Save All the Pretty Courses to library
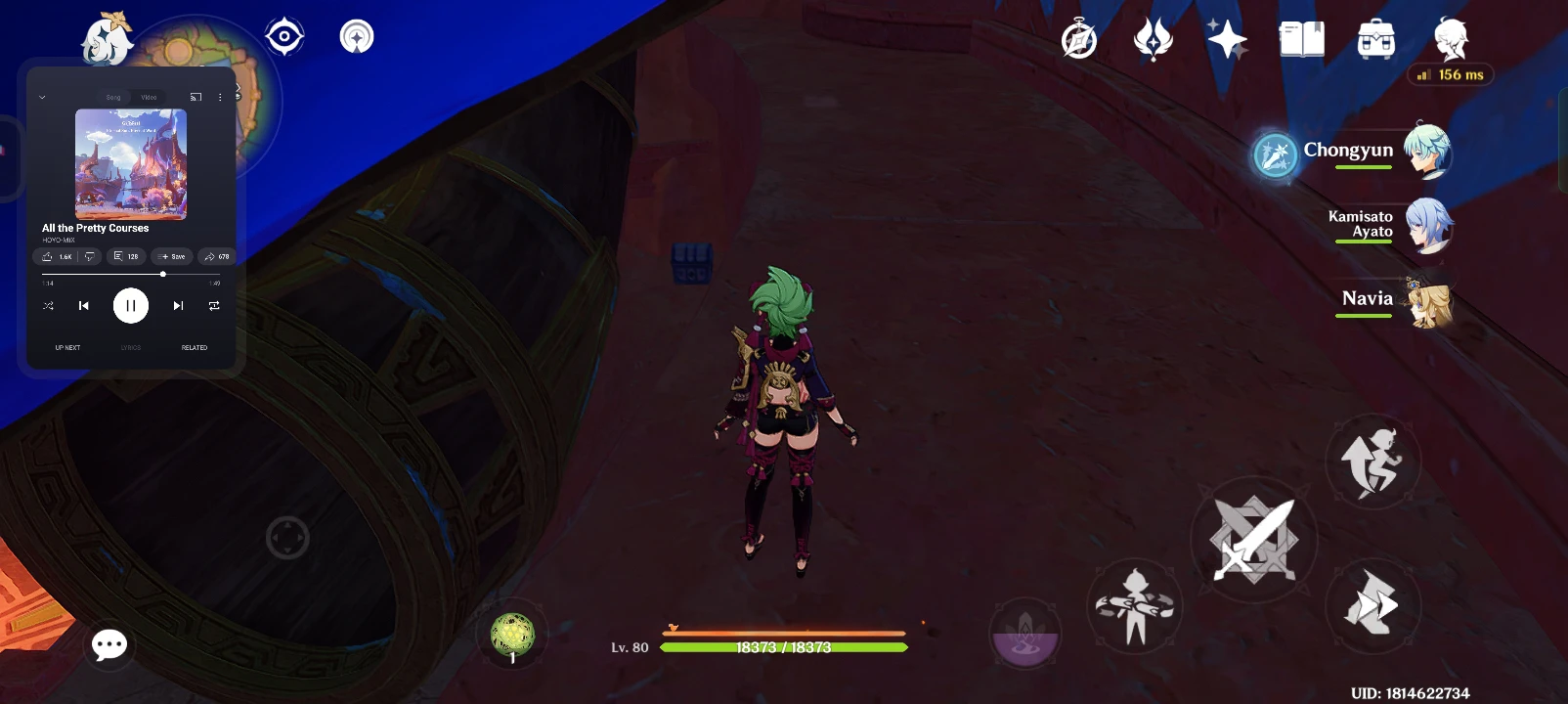 pos(172,255)
